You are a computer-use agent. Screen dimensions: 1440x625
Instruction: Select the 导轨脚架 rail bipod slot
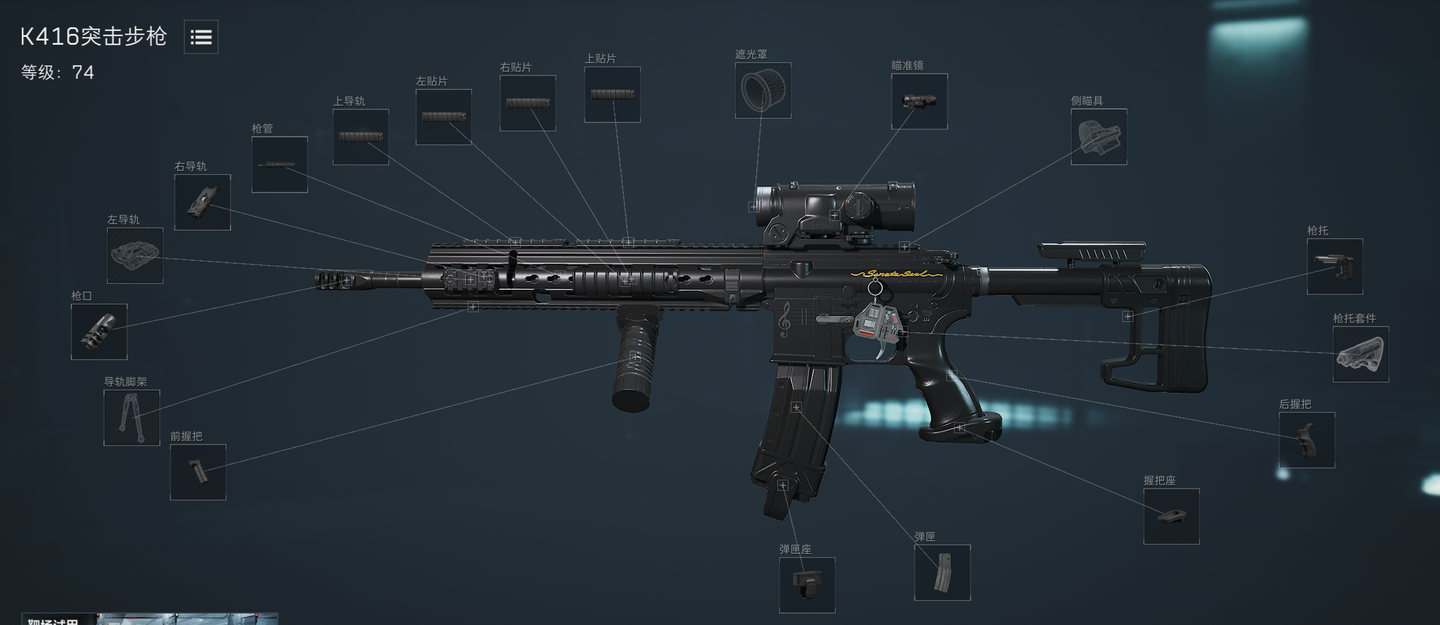pos(132,417)
